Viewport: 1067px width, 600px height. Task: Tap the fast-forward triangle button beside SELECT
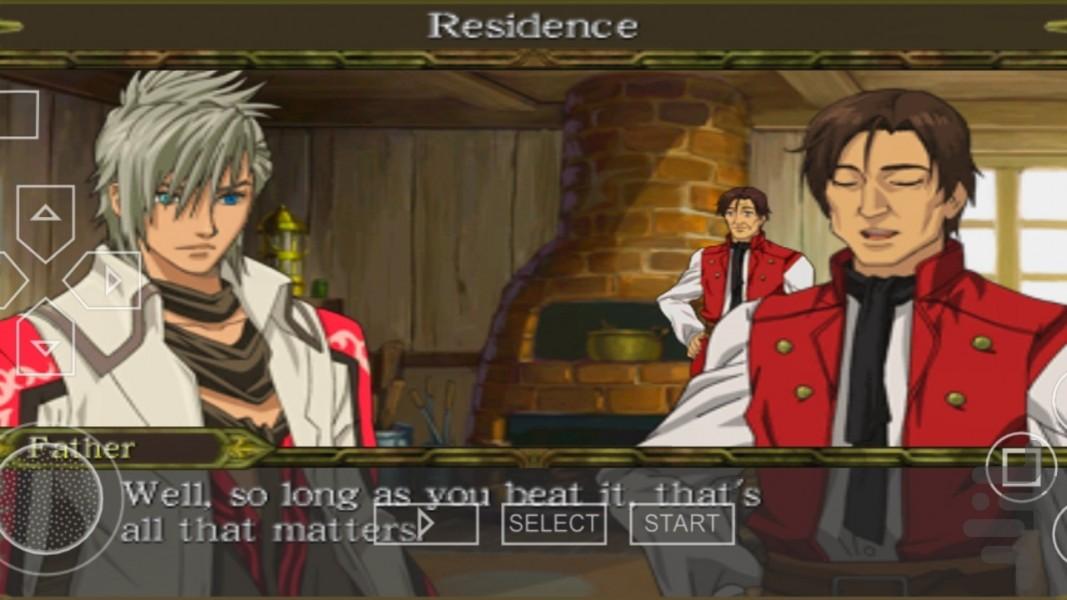click(426, 524)
